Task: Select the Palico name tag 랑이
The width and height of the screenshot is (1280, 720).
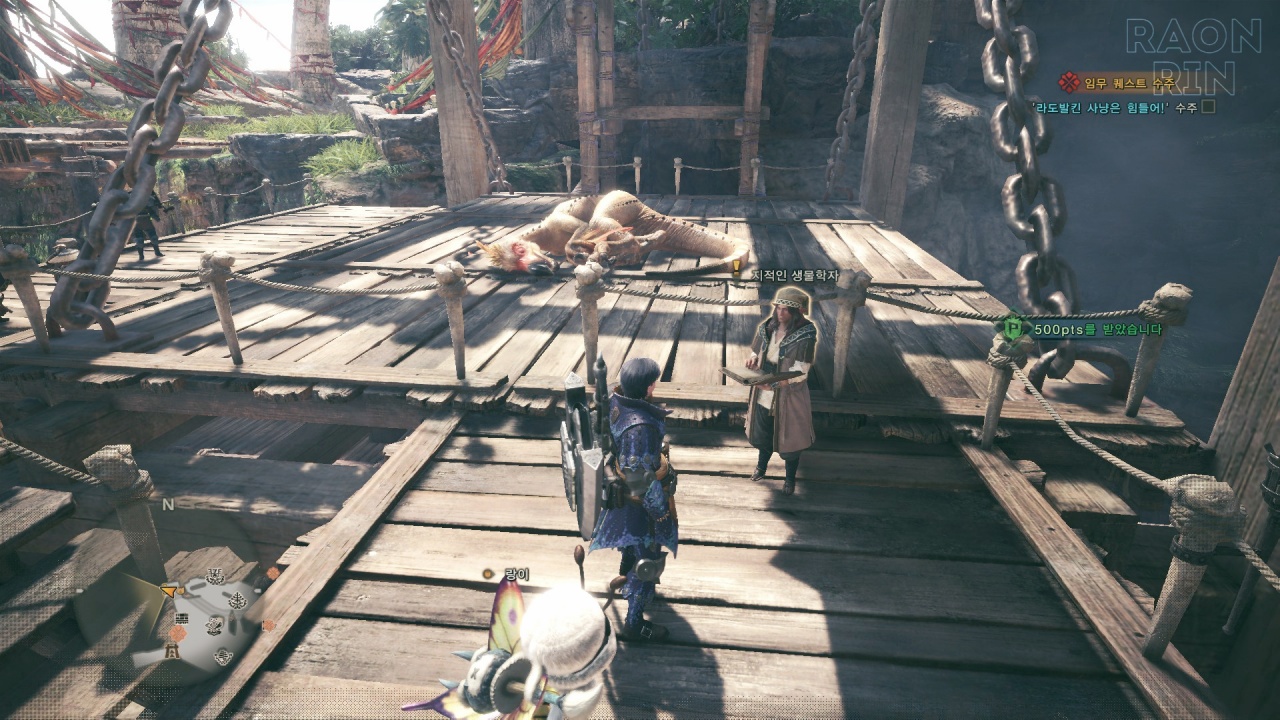Action: click(517, 574)
